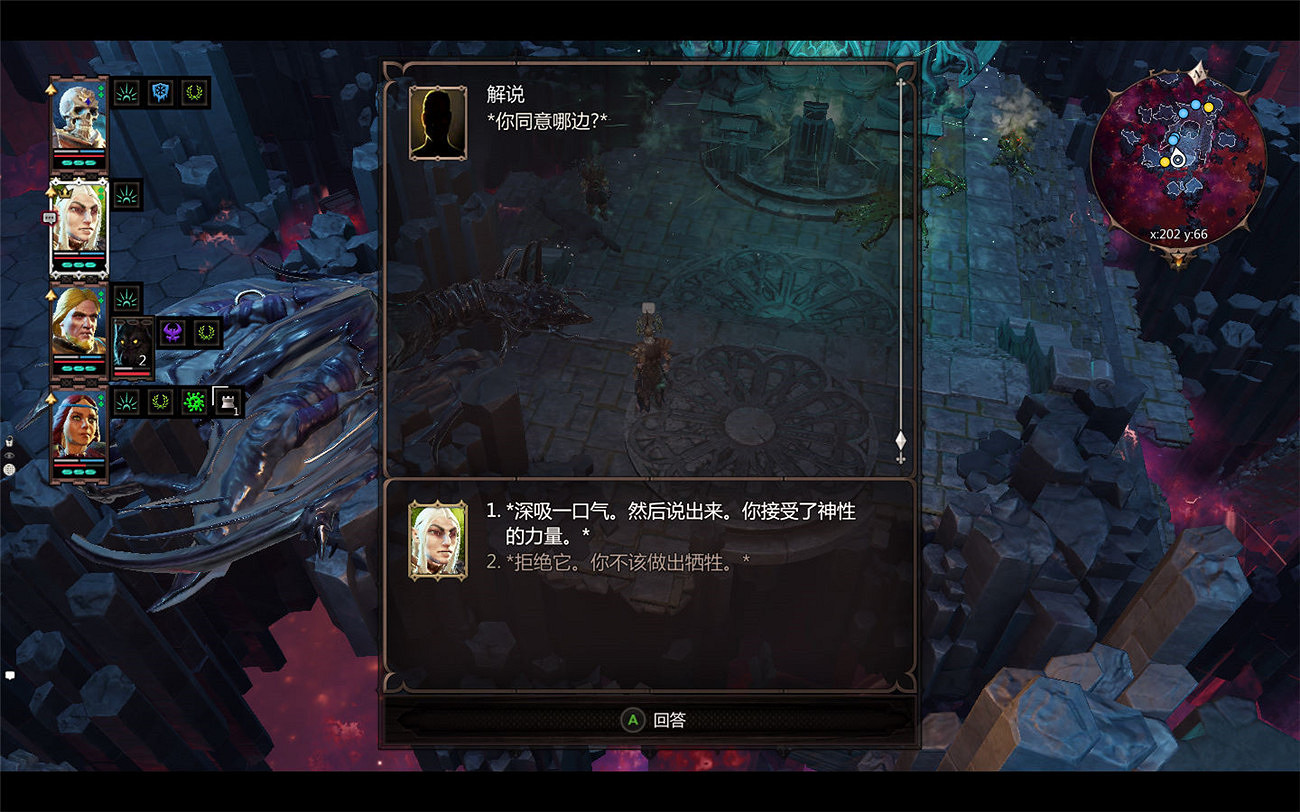Click the gold arrow above the skeleton's portrait
1300x812 pixels.
(50, 88)
